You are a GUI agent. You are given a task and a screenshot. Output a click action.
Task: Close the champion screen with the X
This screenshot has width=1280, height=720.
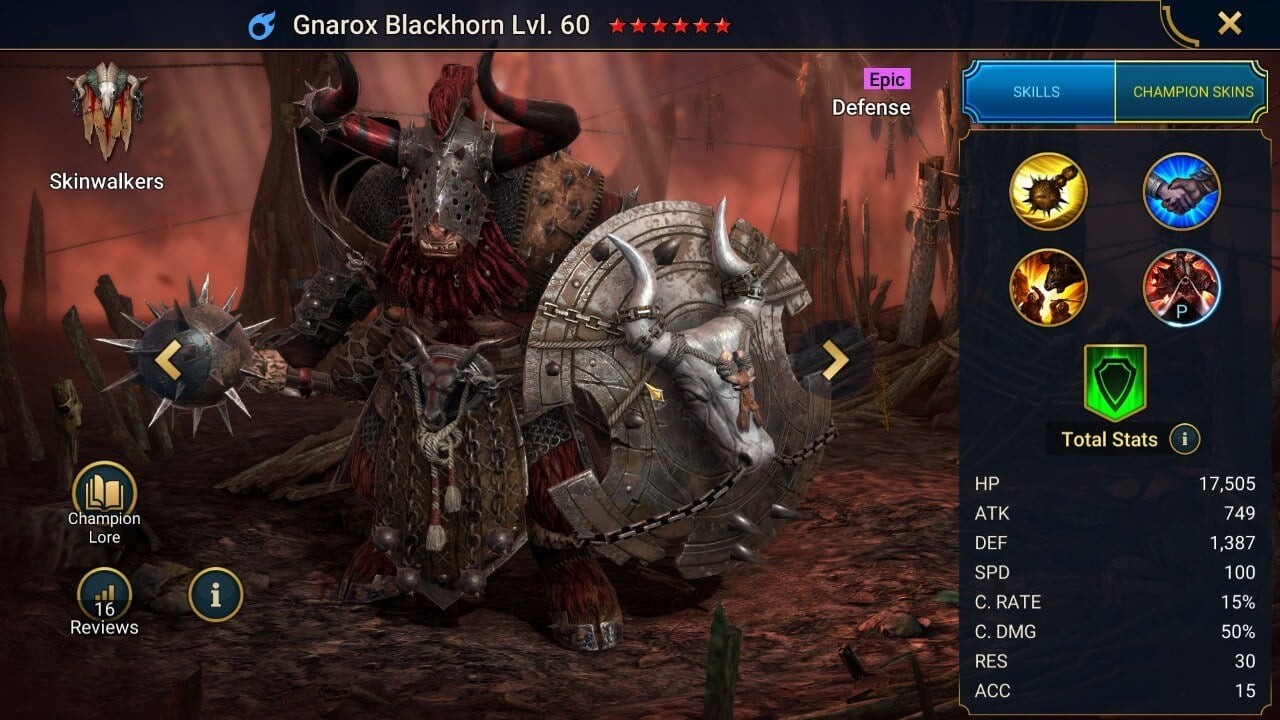pos(1229,24)
